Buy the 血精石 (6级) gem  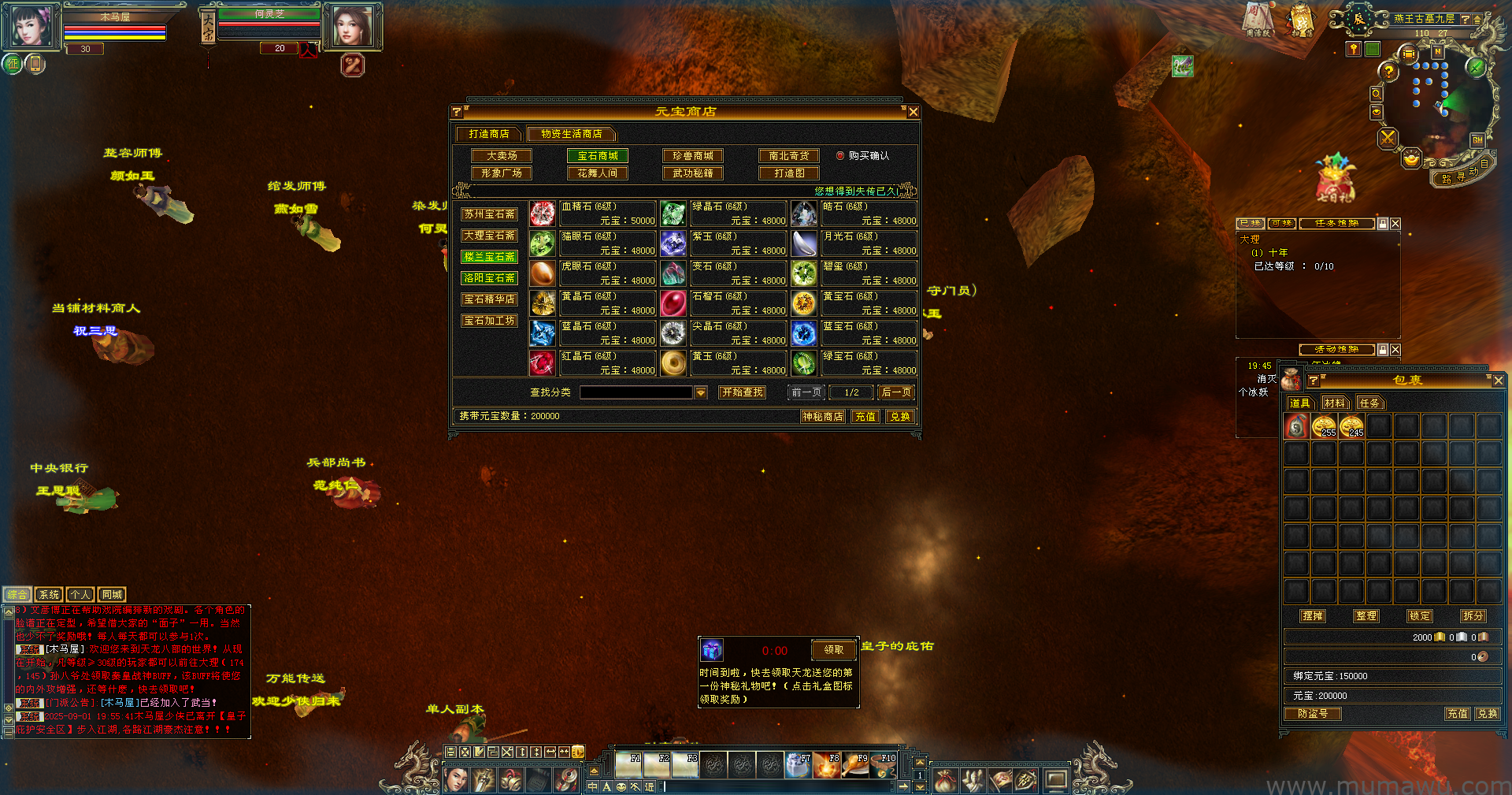[543, 214]
